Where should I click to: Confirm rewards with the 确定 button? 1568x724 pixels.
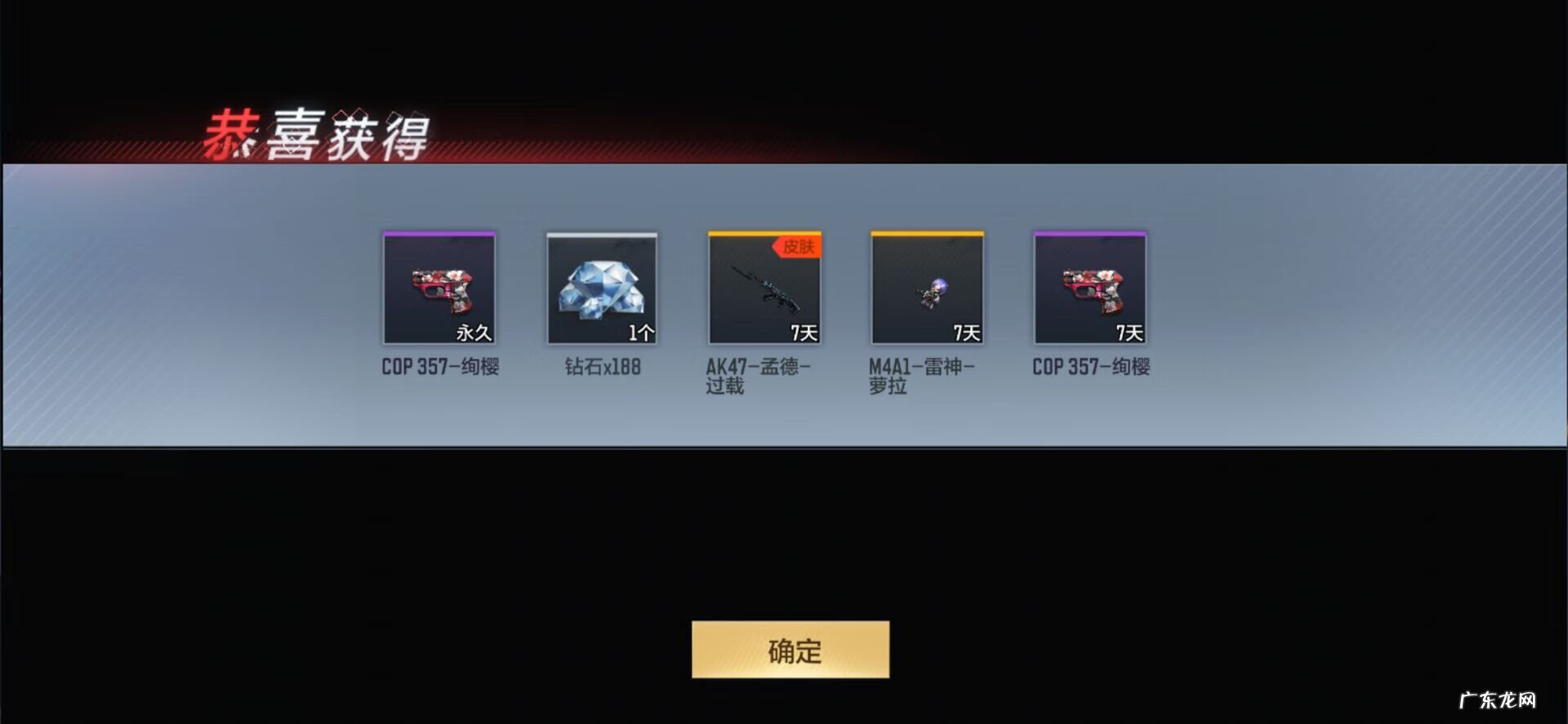[790, 650]
